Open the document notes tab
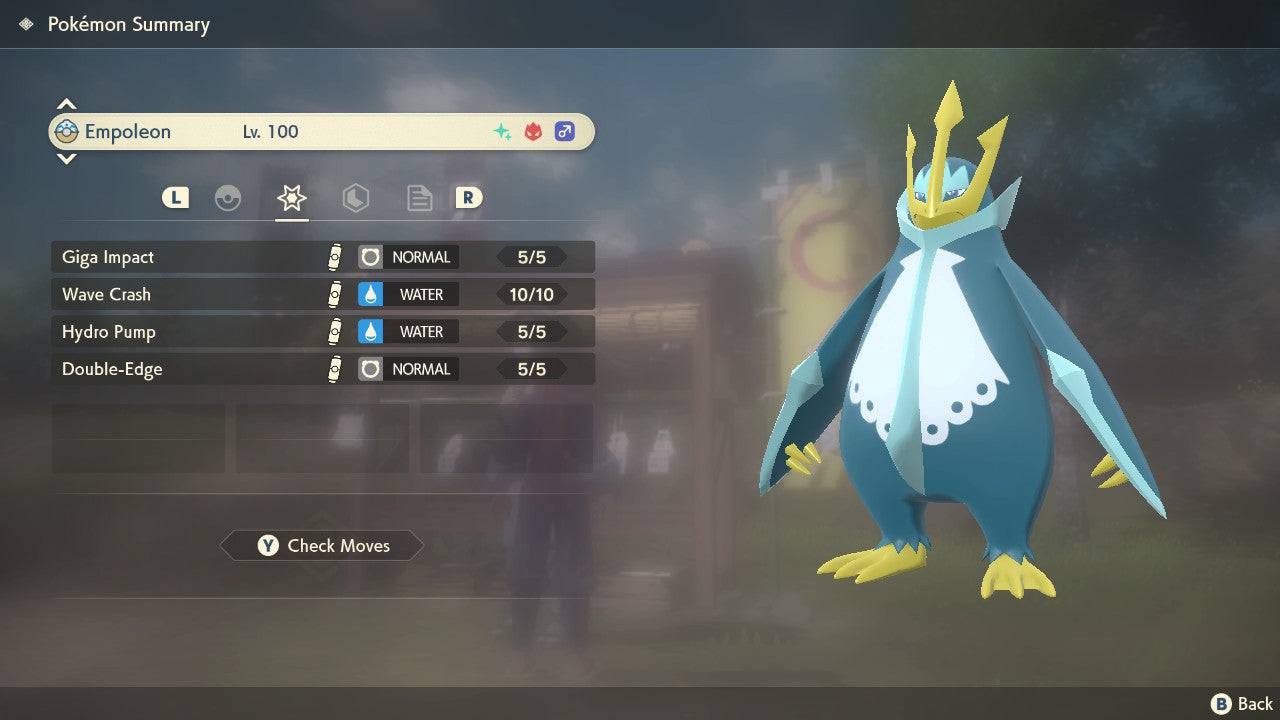Image resolution: width=1280 pixels, height=720 pixels. point(419,198)
